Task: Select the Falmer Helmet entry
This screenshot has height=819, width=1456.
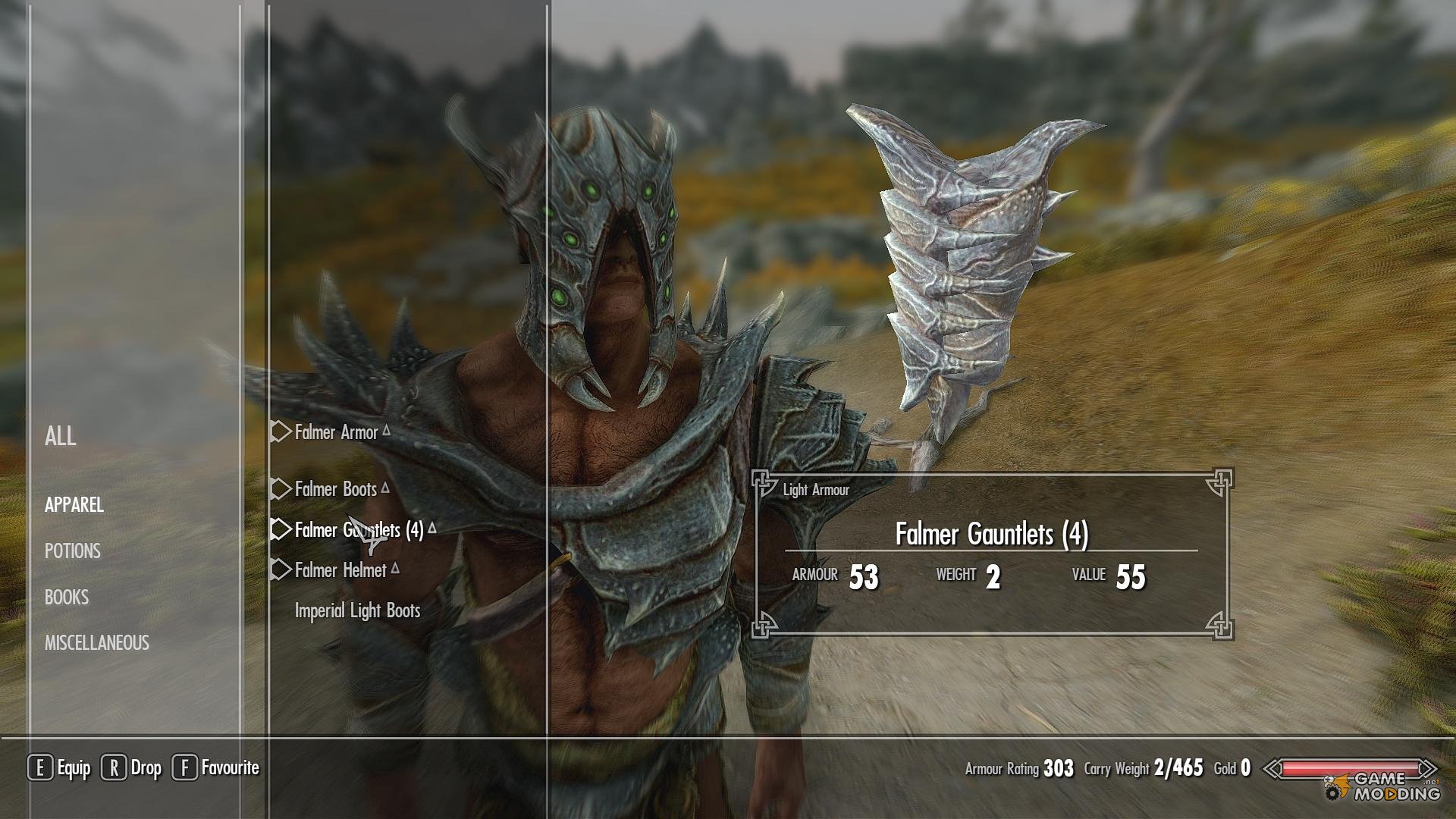Action: pos(340,570)
